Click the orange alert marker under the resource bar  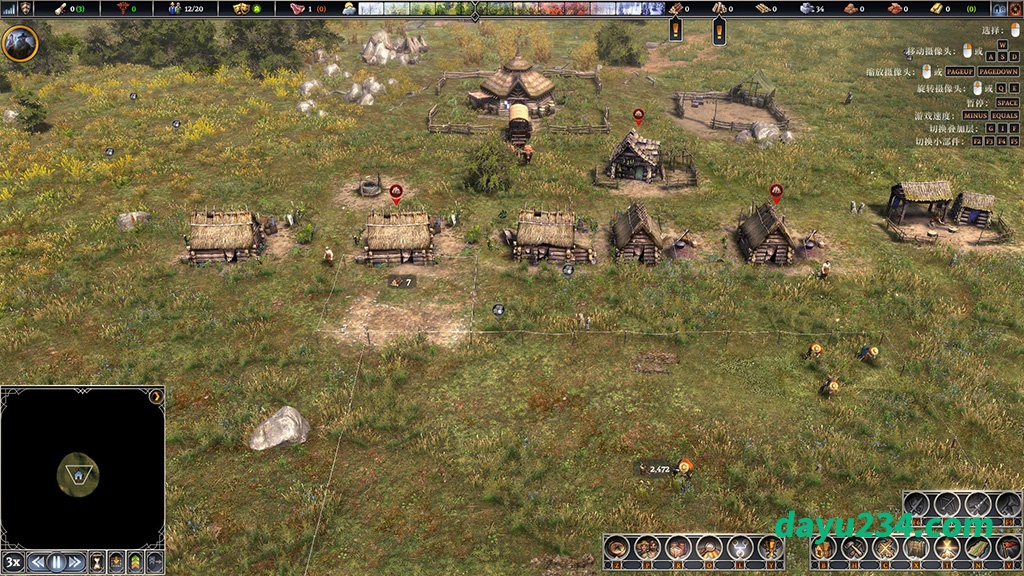(675, 30)
